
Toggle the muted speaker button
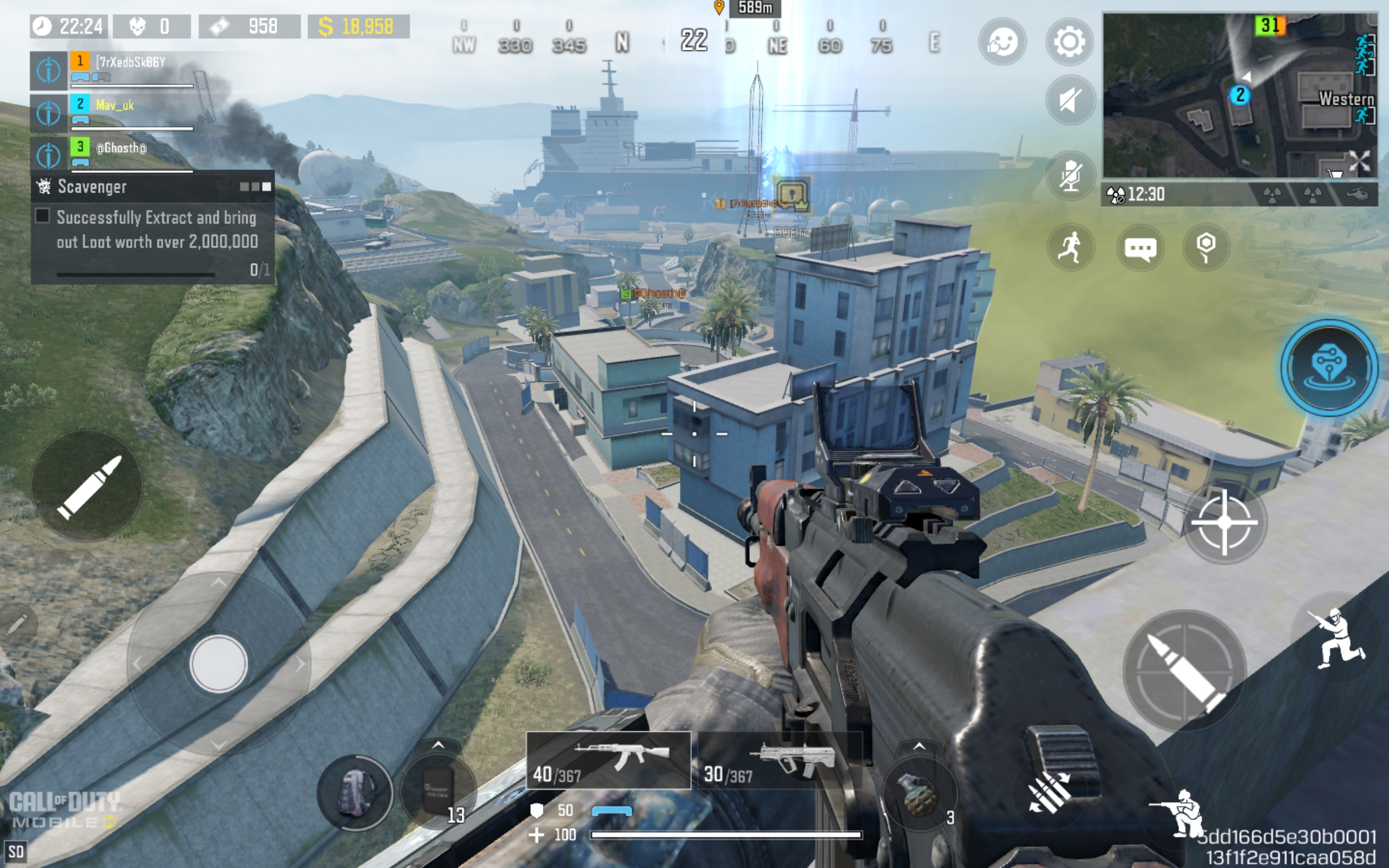coord(1070,100)
